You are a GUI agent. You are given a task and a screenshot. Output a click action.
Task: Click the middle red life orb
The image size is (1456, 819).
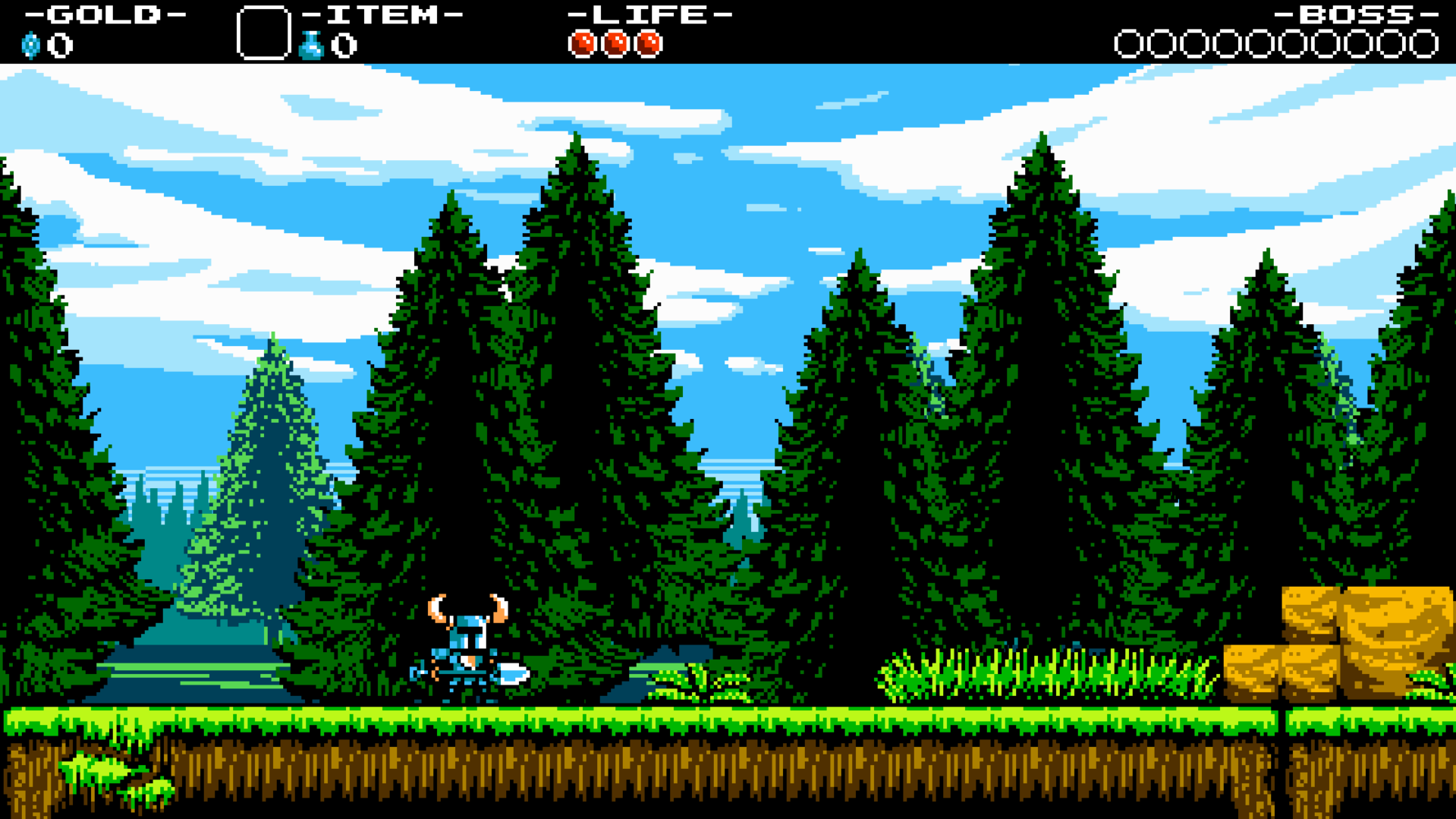(616, 43)
